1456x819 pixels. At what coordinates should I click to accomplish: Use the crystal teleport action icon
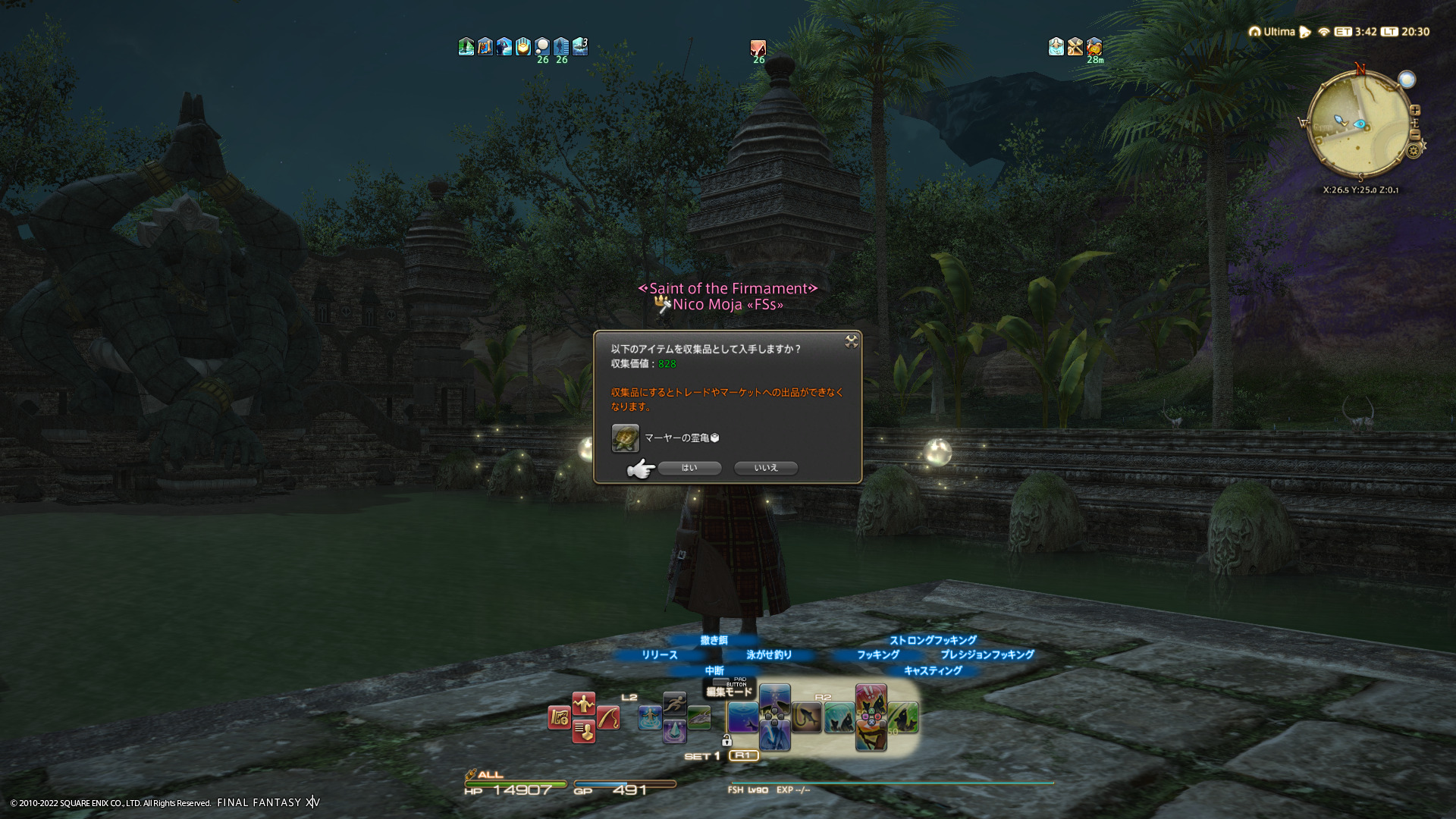click(x=674, y=732)
